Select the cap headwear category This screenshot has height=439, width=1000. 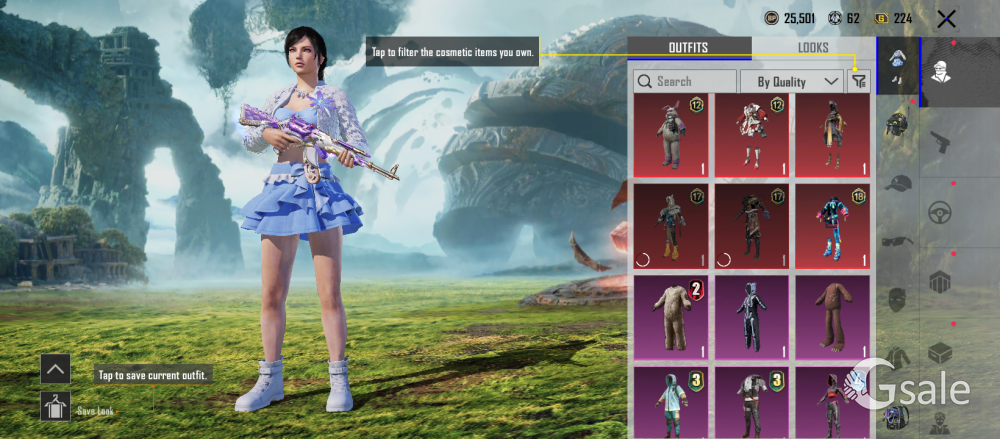[898, 184]
